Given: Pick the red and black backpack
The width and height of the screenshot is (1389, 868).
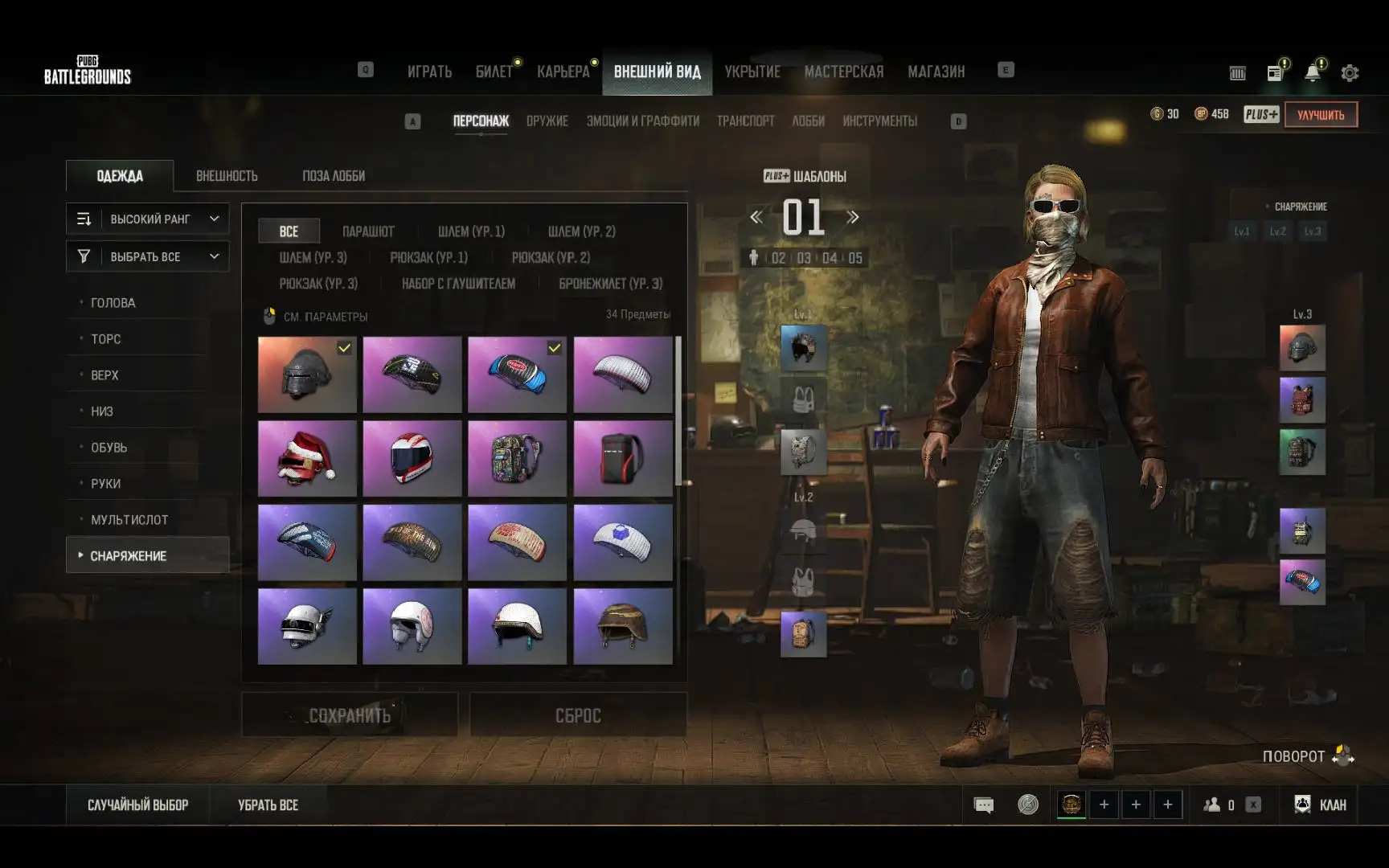Looking at the screenshot, I should click(623, 458).
